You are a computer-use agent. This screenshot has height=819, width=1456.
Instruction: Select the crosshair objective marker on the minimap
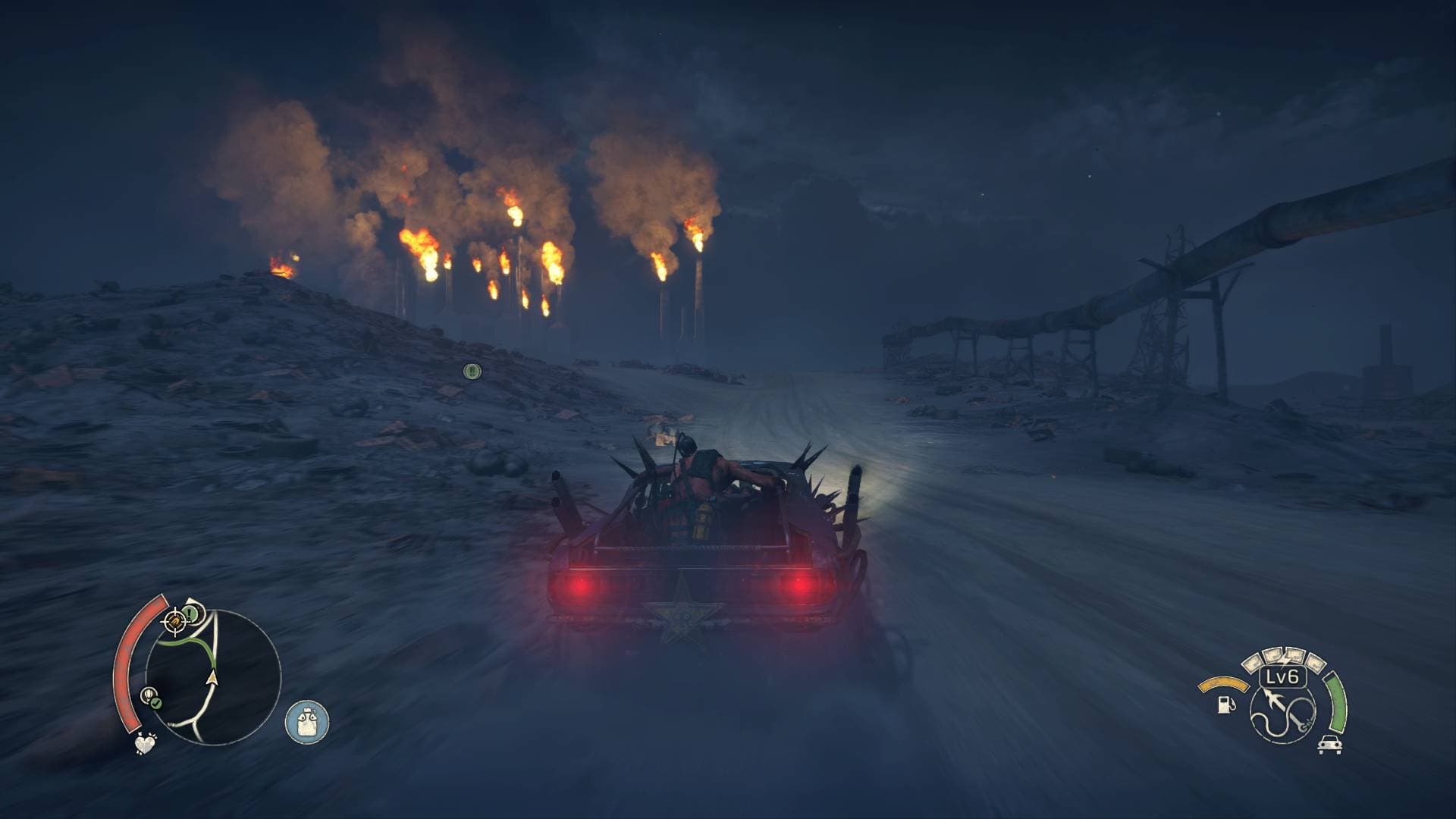pos(174,622)
